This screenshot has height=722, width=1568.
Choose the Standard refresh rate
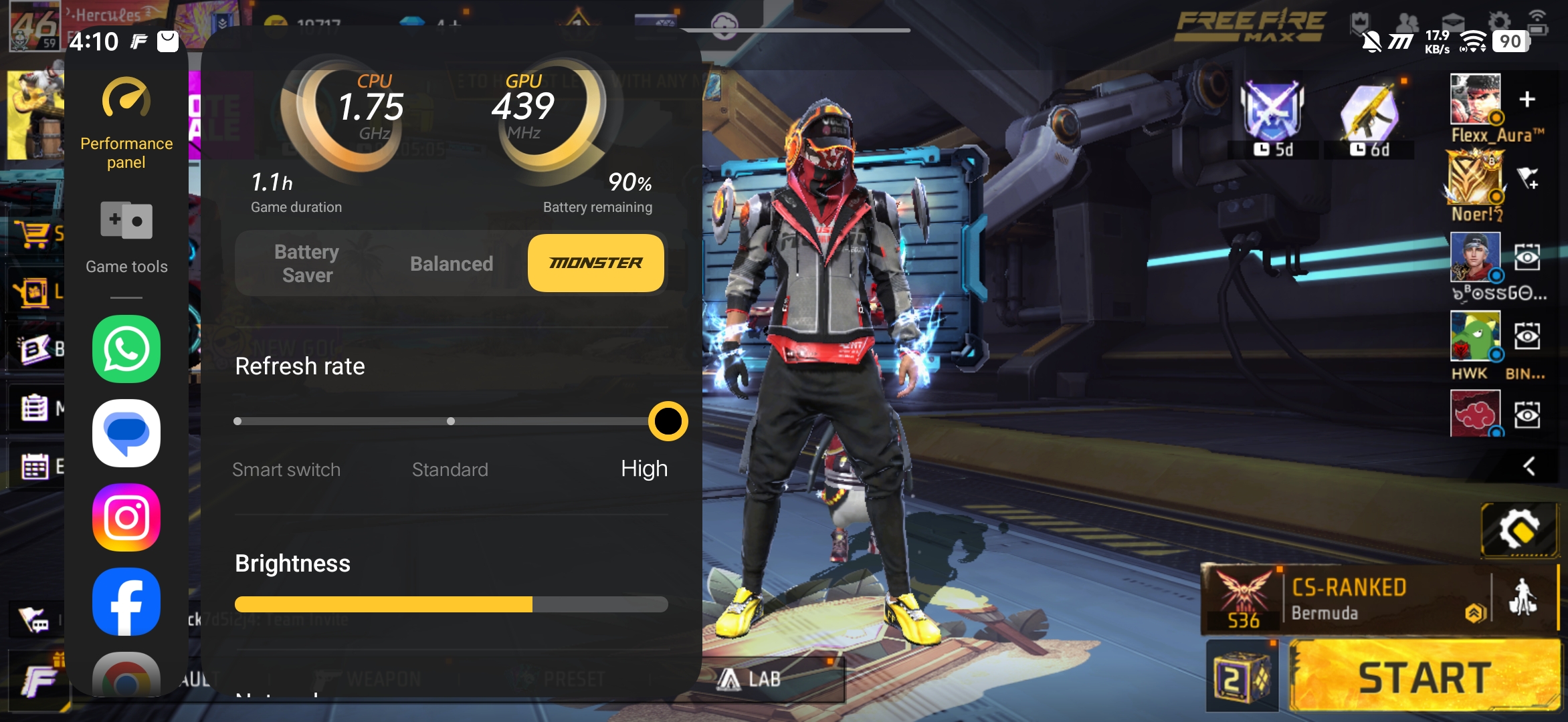click(451, 421)
